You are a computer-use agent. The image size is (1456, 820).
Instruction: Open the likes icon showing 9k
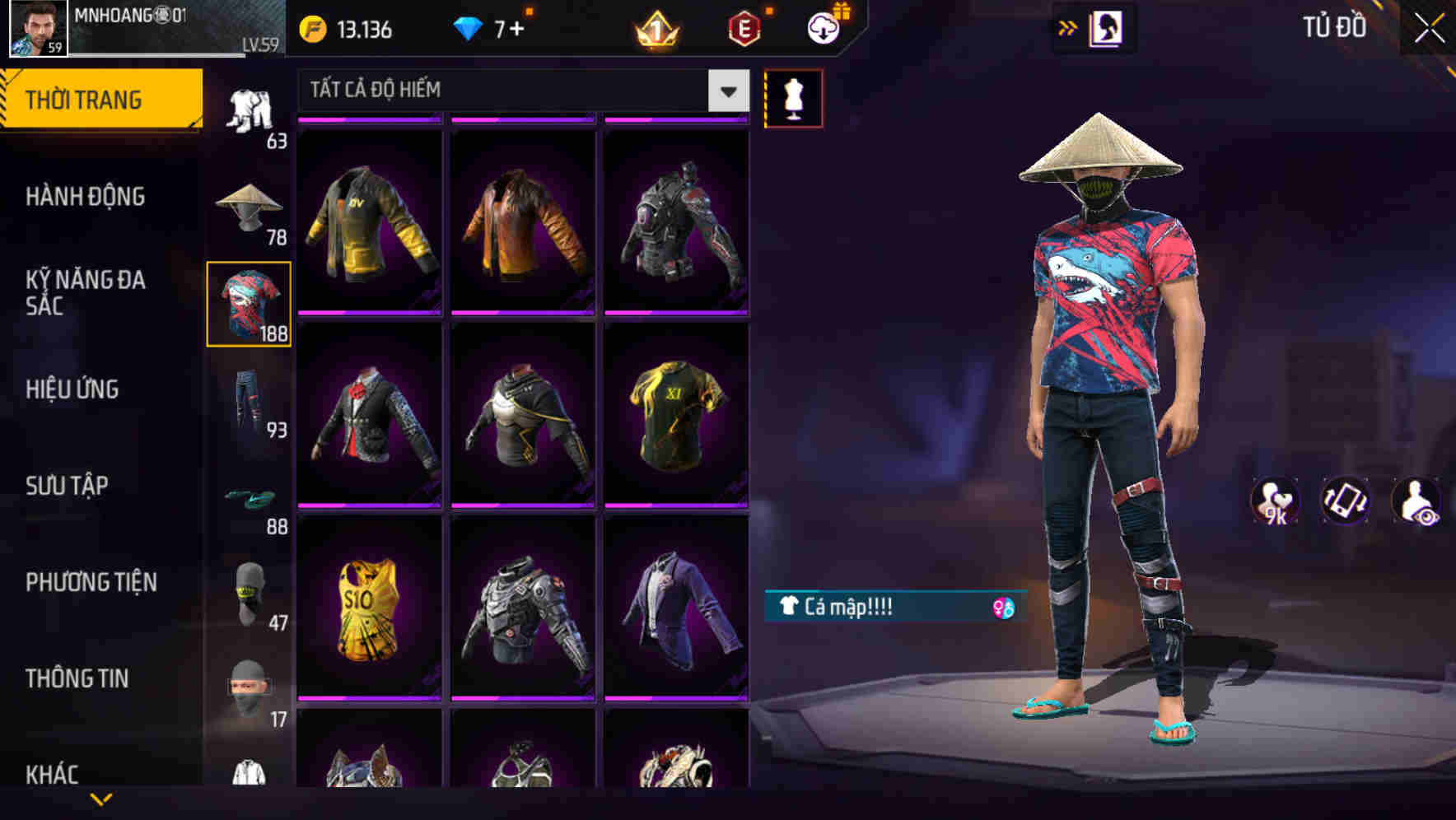pyautogui.click(x=1276, y=501)
